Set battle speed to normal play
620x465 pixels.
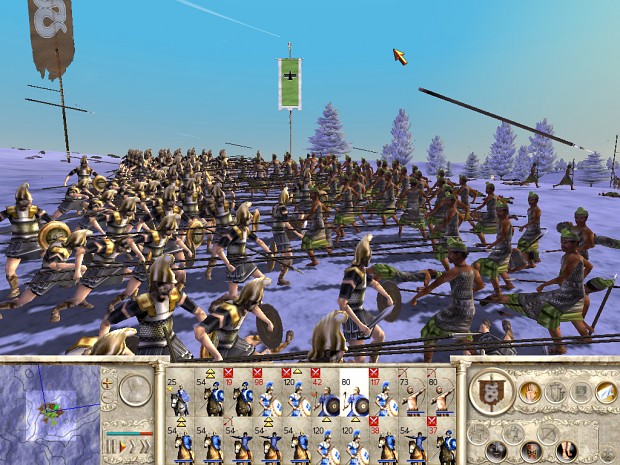pyautogui.click(x=123, y=445)
